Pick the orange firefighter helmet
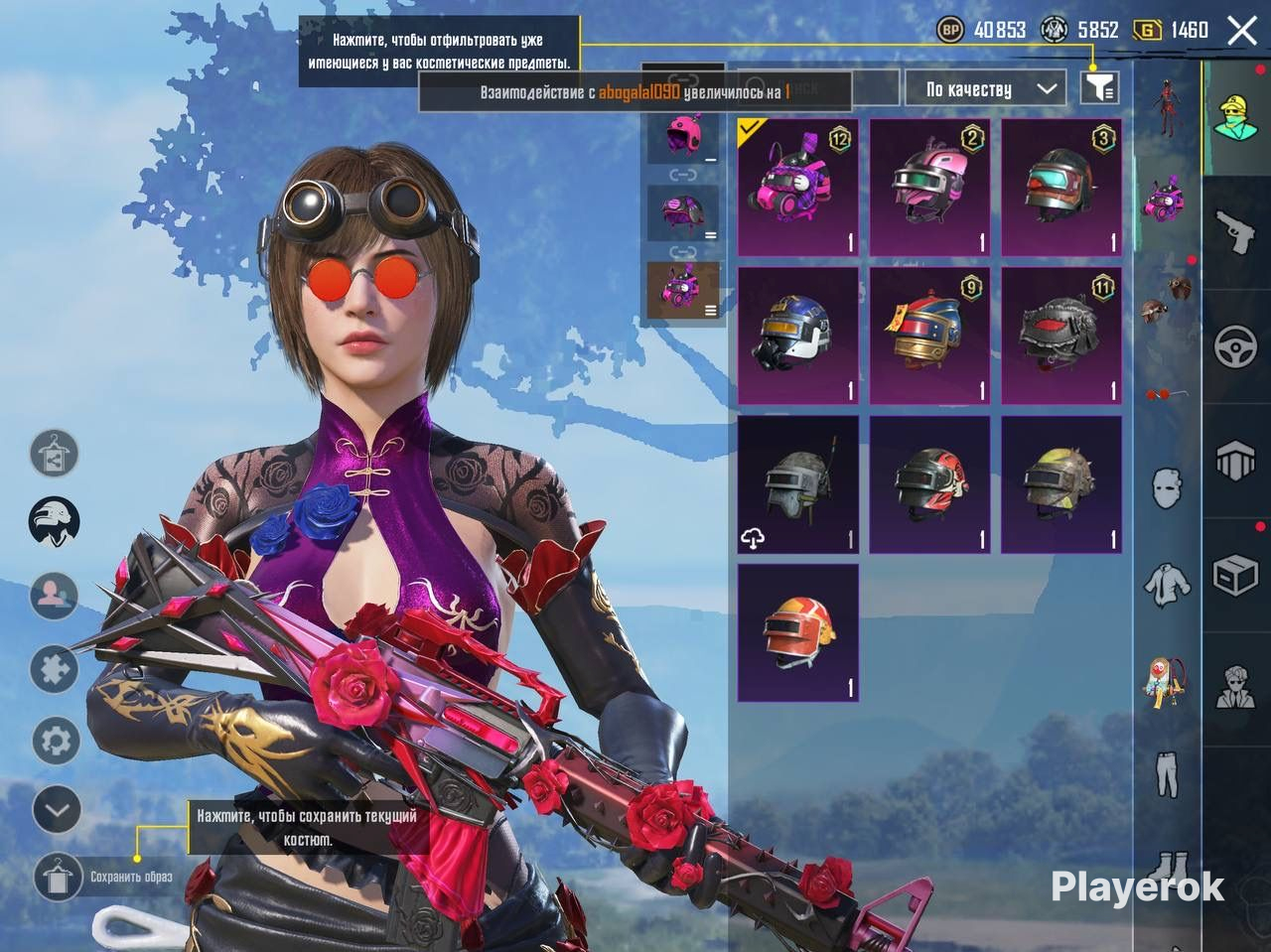This screenshot has width=1271, height=952. (797, 632)
